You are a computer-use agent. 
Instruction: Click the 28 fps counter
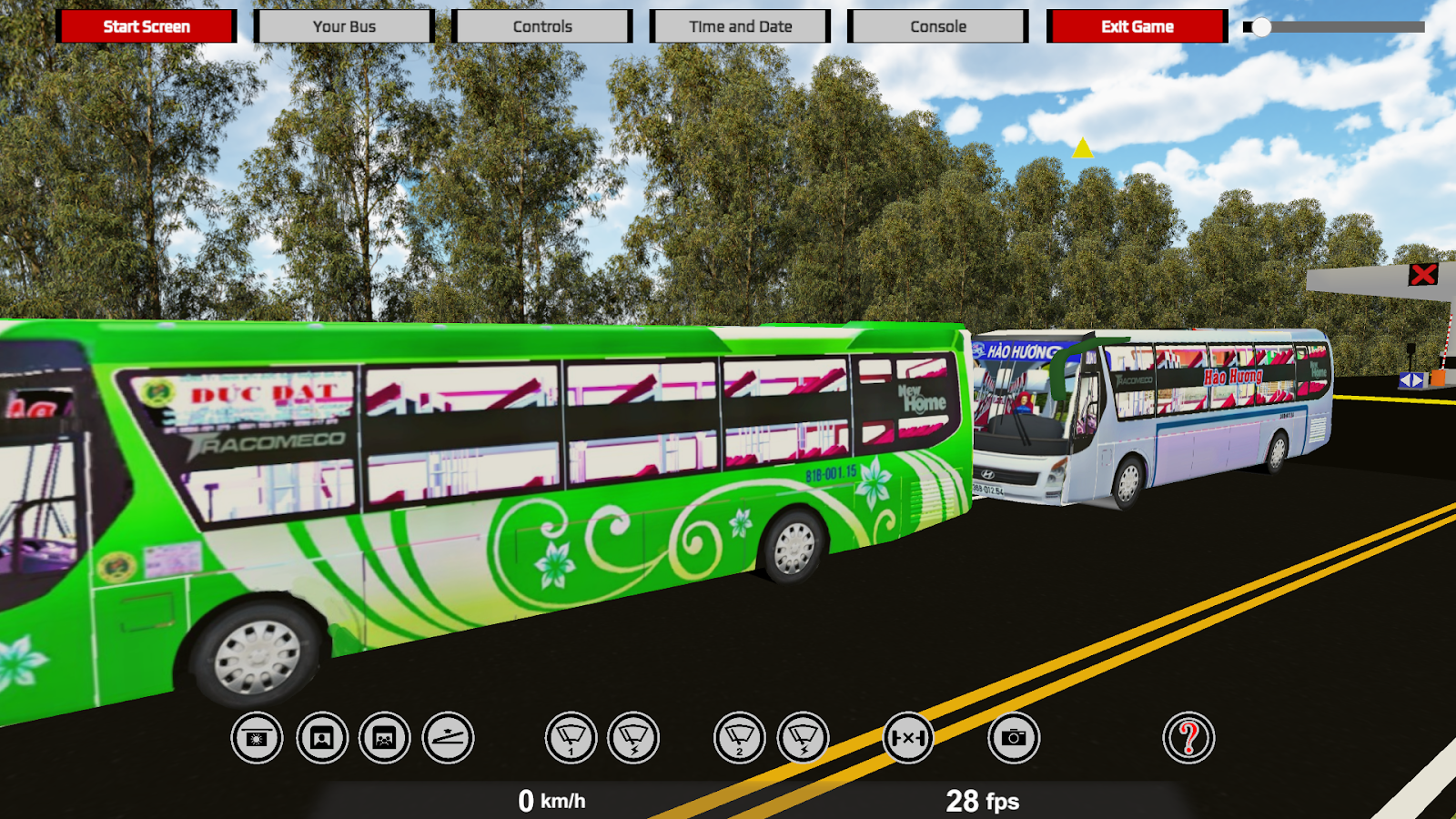(986, 802)
